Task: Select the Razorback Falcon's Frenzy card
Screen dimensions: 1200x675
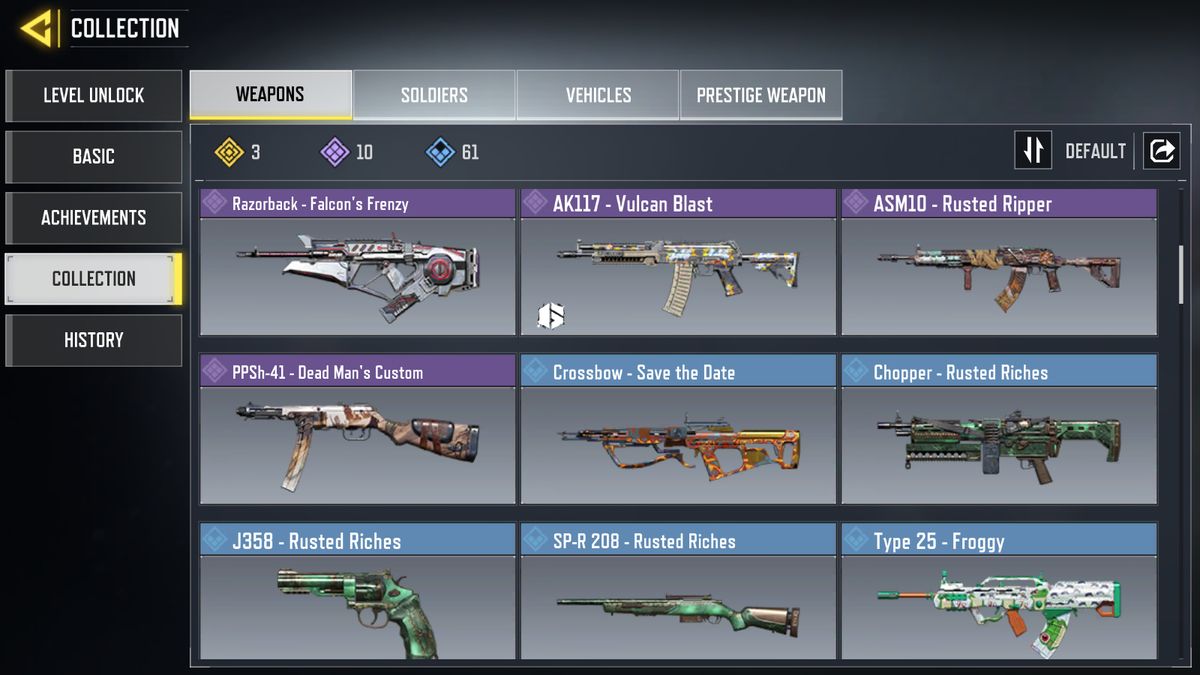Action: point(357,263)
